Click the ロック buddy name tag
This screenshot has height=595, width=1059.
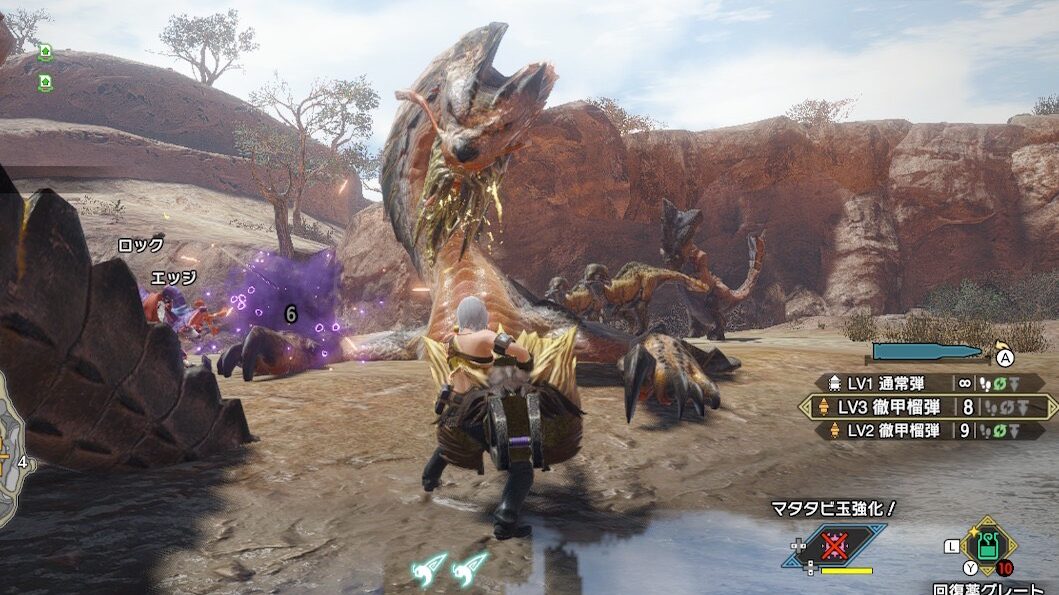point(141,245)
